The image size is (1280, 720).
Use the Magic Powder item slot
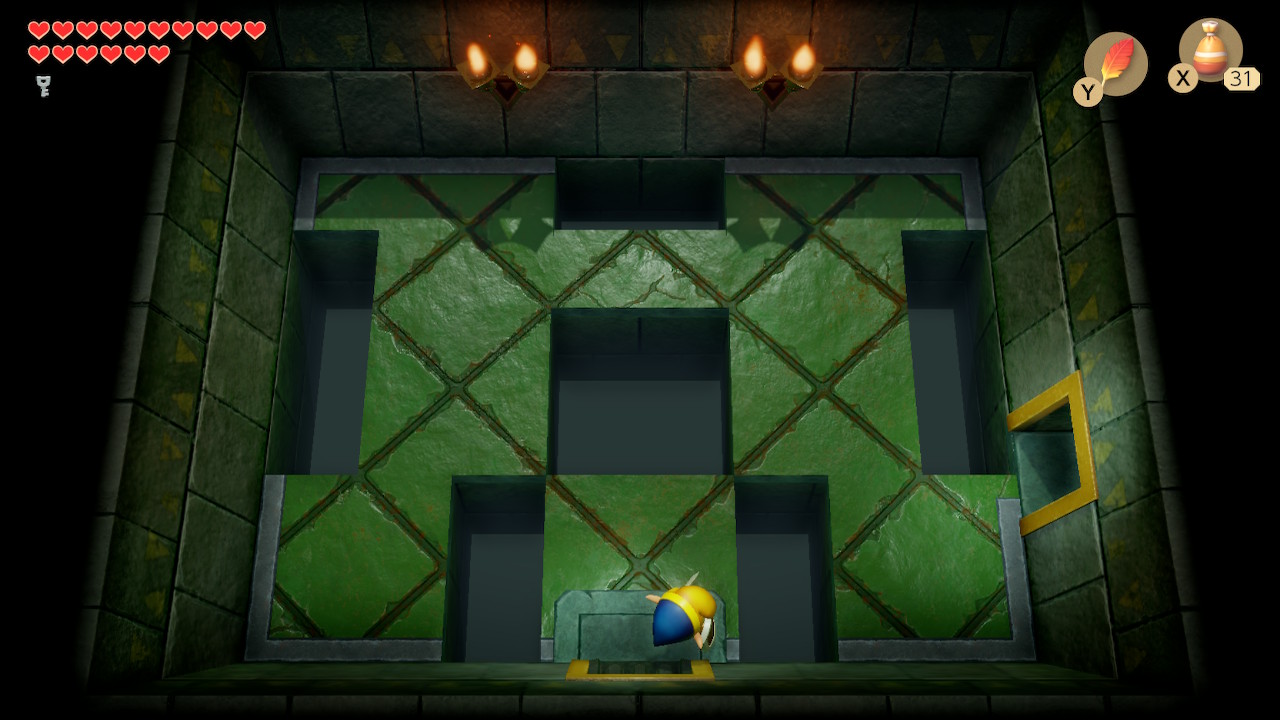click(x=1210, y=51)
